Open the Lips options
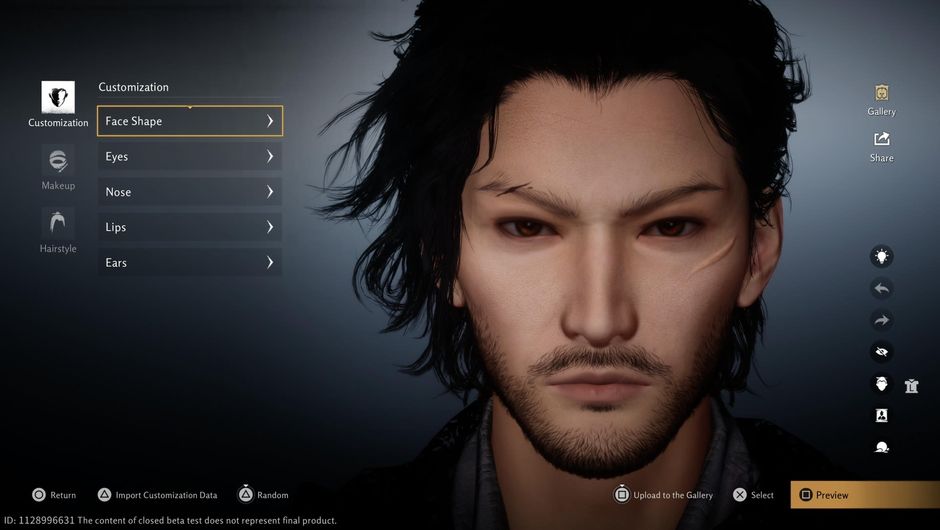The width and height of the screenshot is (940, 530). point(189,227)
